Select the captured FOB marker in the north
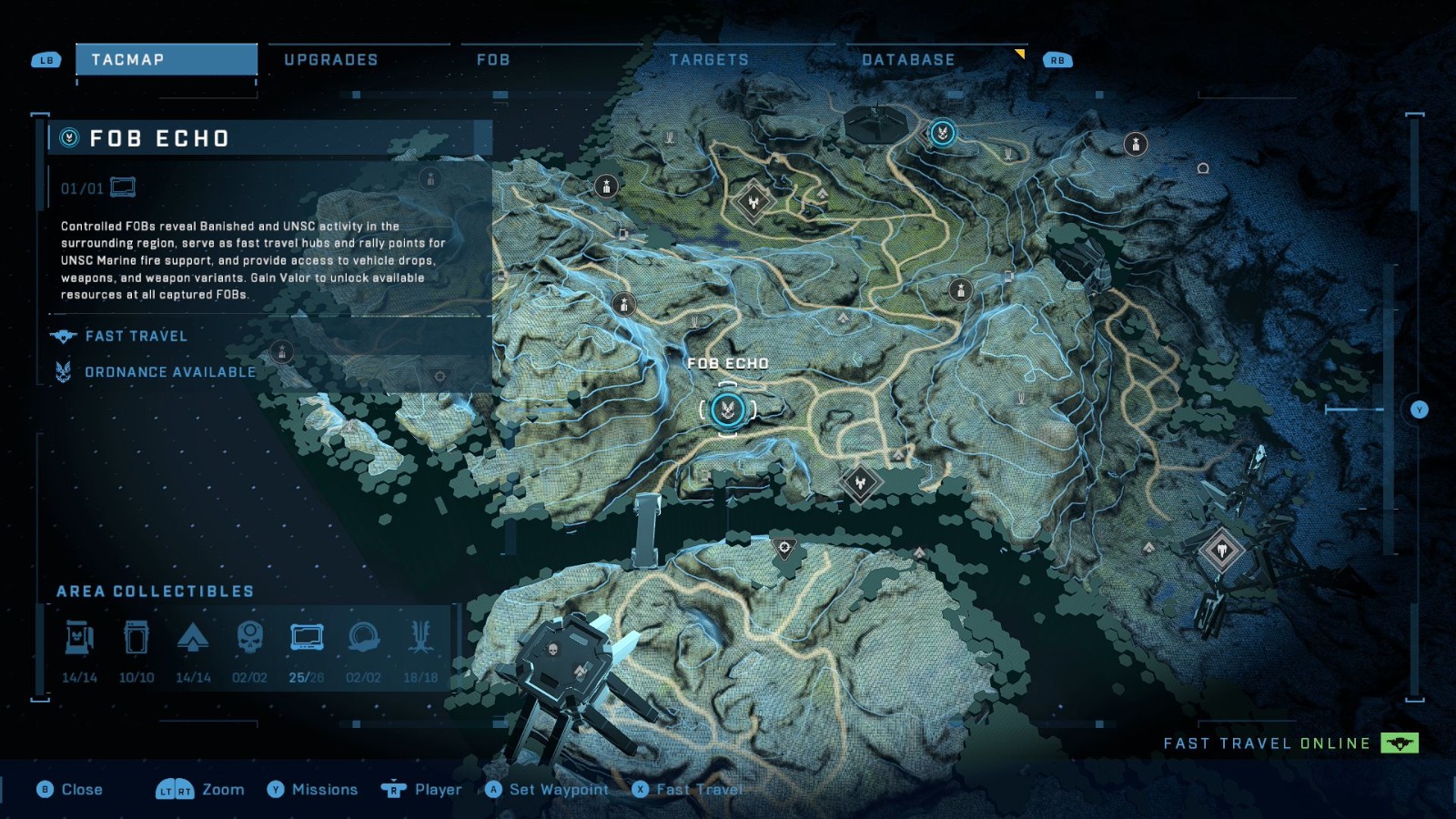 (x=942, y=133)
